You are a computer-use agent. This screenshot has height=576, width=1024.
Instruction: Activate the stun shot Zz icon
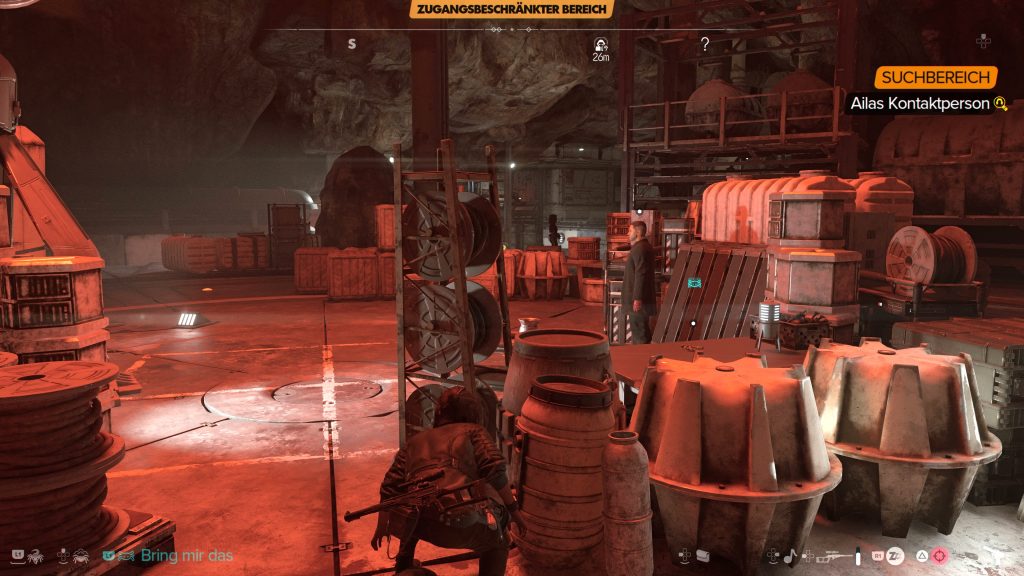click(896, 555)
